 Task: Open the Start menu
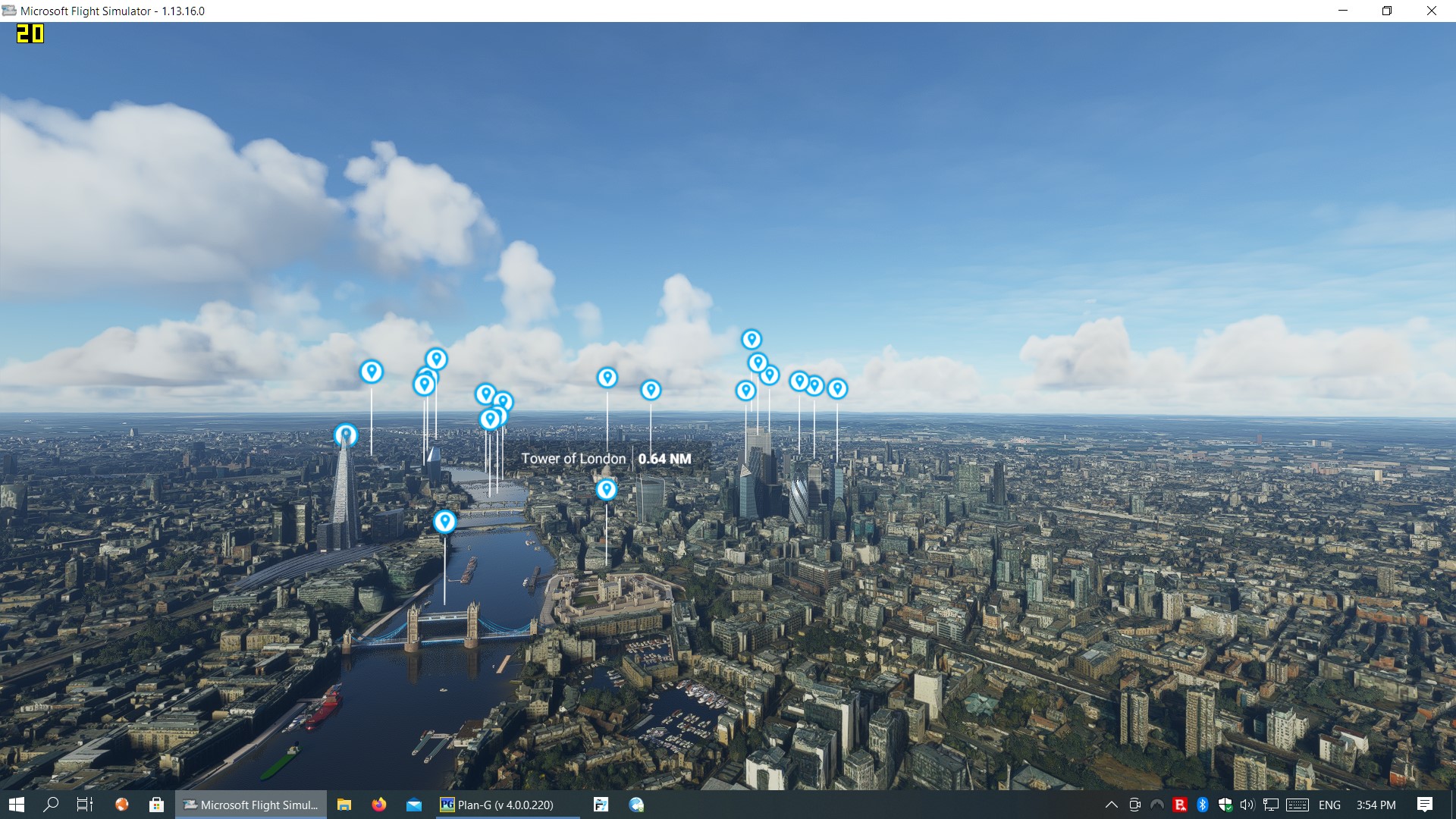18,805
